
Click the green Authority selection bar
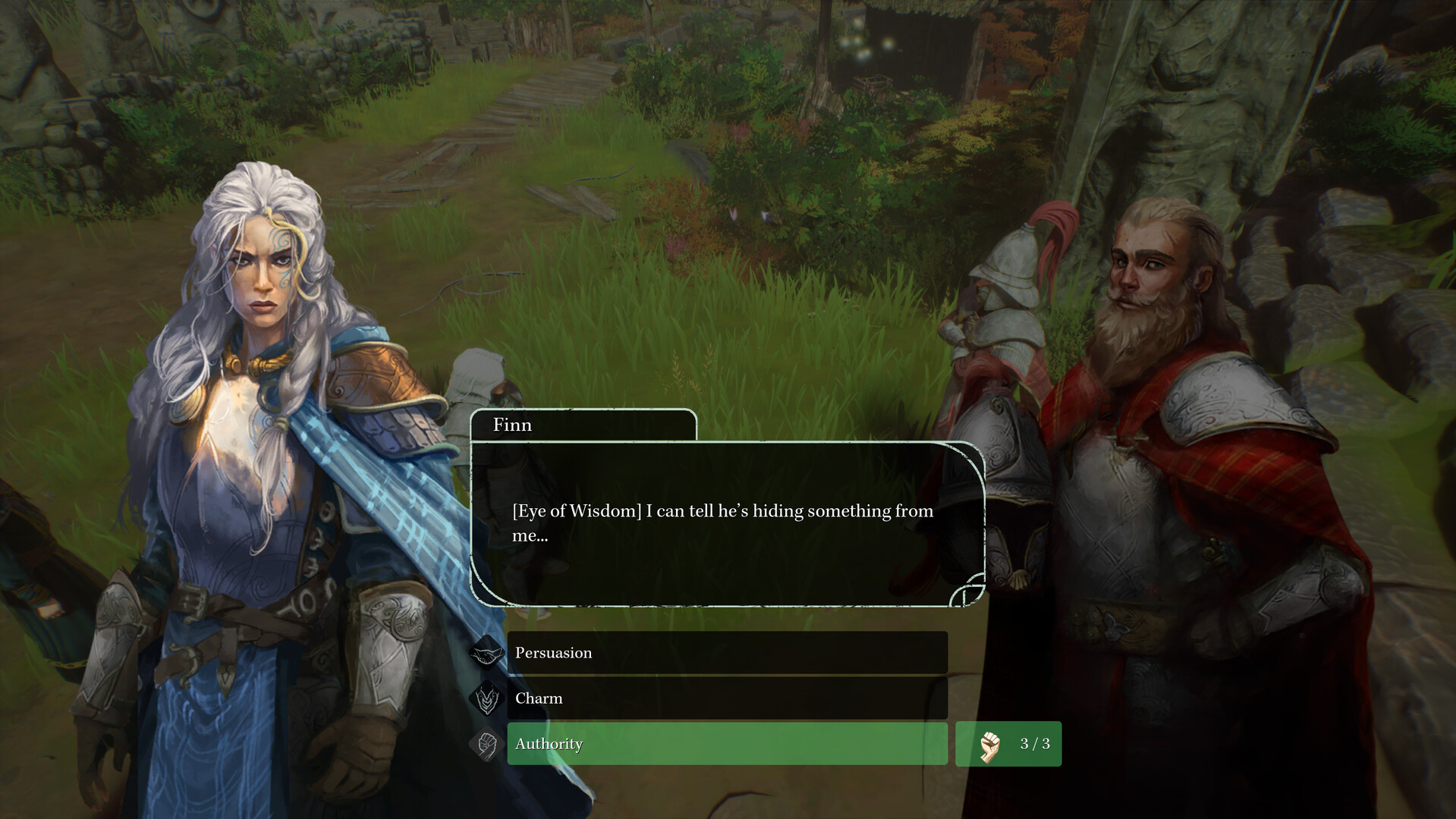pyautogui.click(x=727, y=745)
